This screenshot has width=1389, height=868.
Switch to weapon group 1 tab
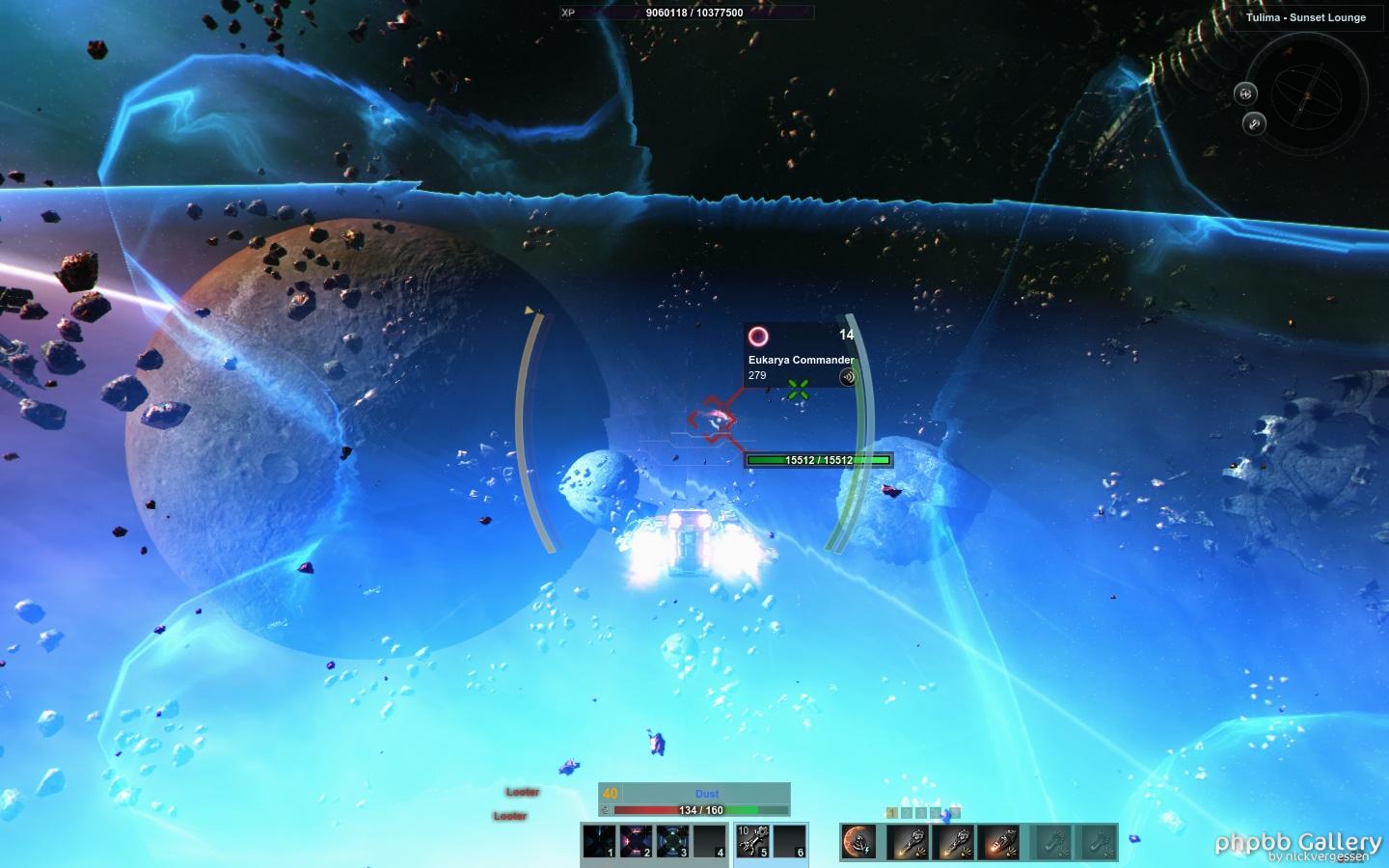click(x=892, y=813)
